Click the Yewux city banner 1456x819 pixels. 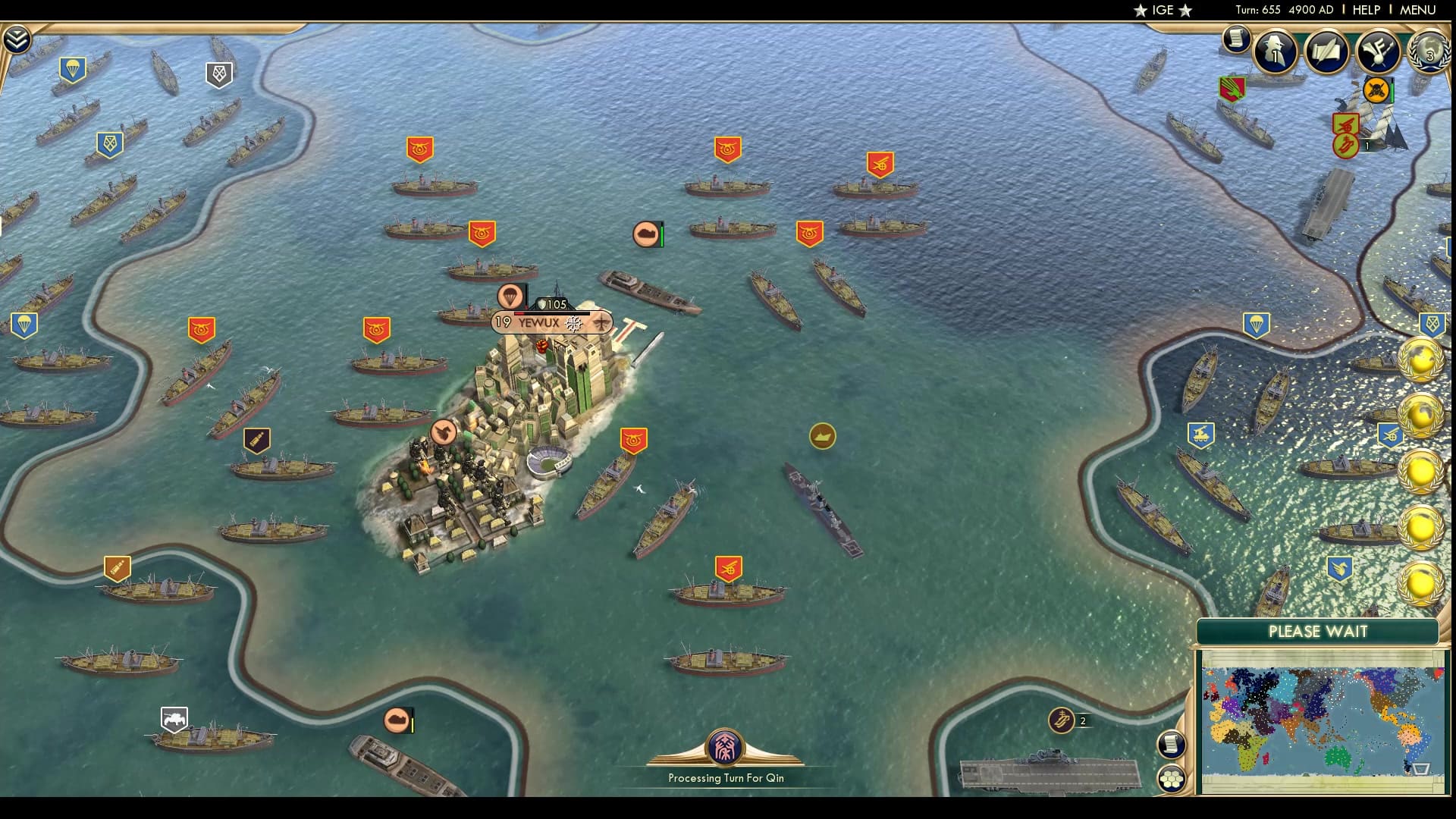551,322
